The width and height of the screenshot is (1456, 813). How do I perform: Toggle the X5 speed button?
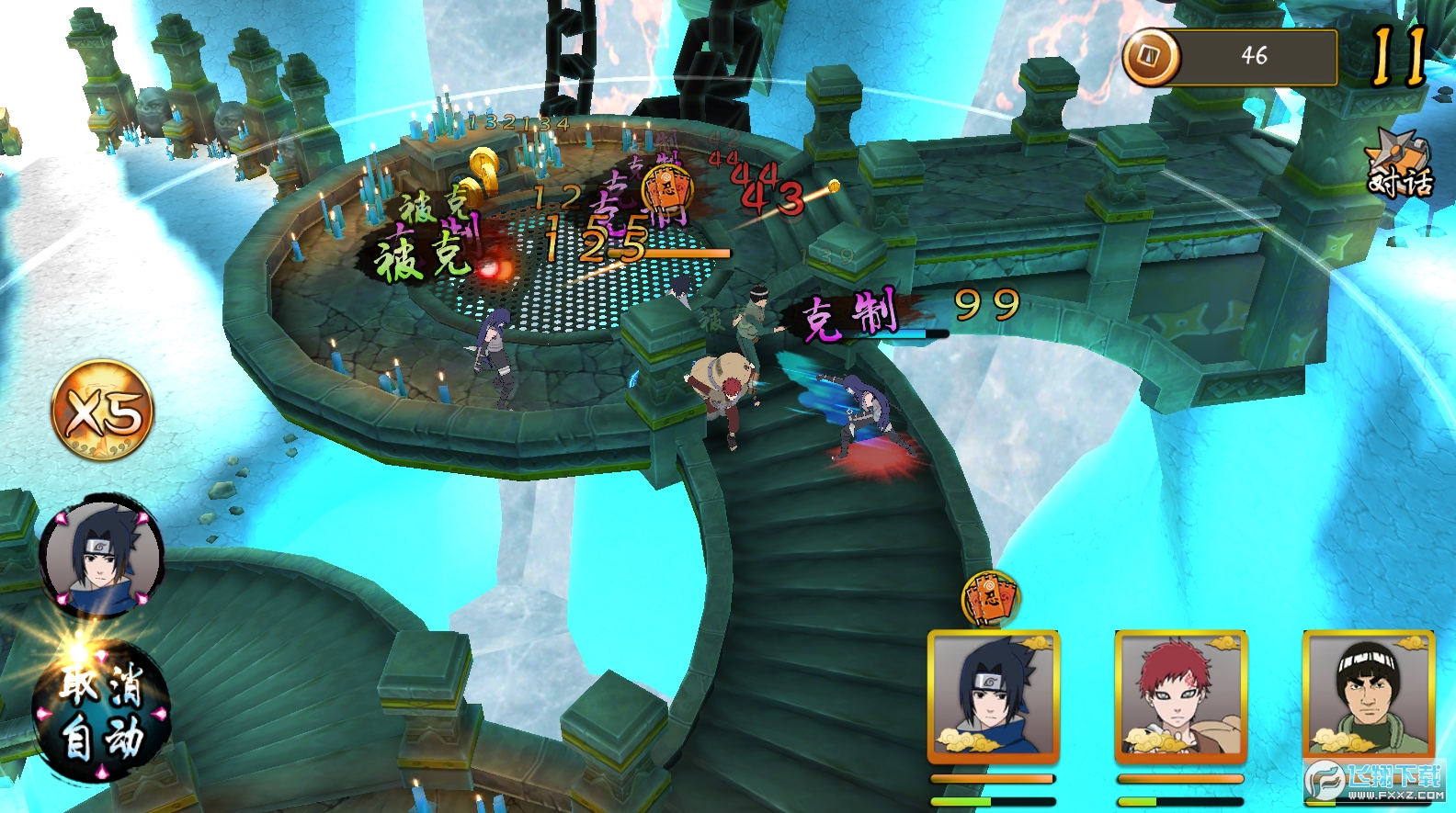(x=102, y=411)
